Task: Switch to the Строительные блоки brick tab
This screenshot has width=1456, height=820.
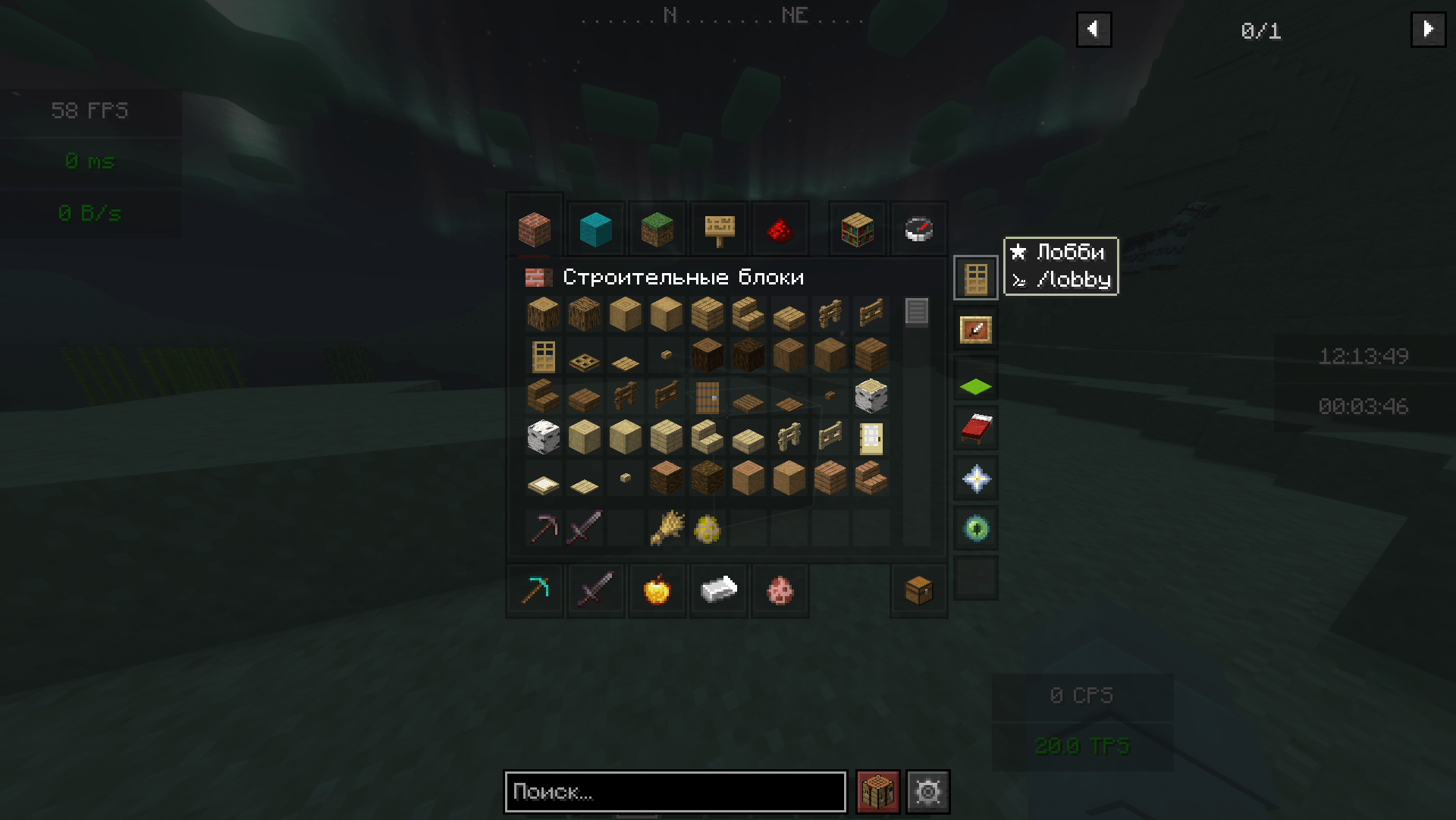Action: pos(535,228)
